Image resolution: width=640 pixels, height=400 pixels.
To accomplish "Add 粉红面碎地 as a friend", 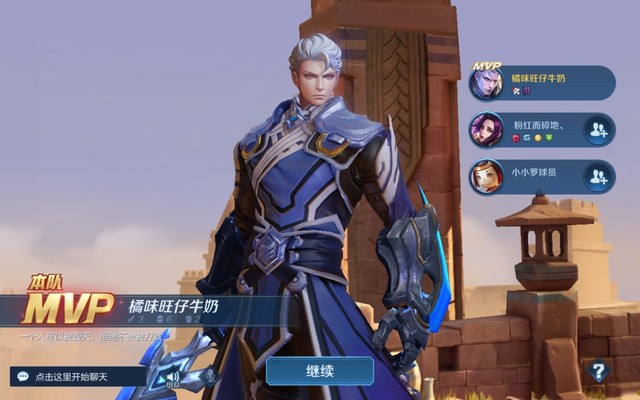I will coord(598,130).
